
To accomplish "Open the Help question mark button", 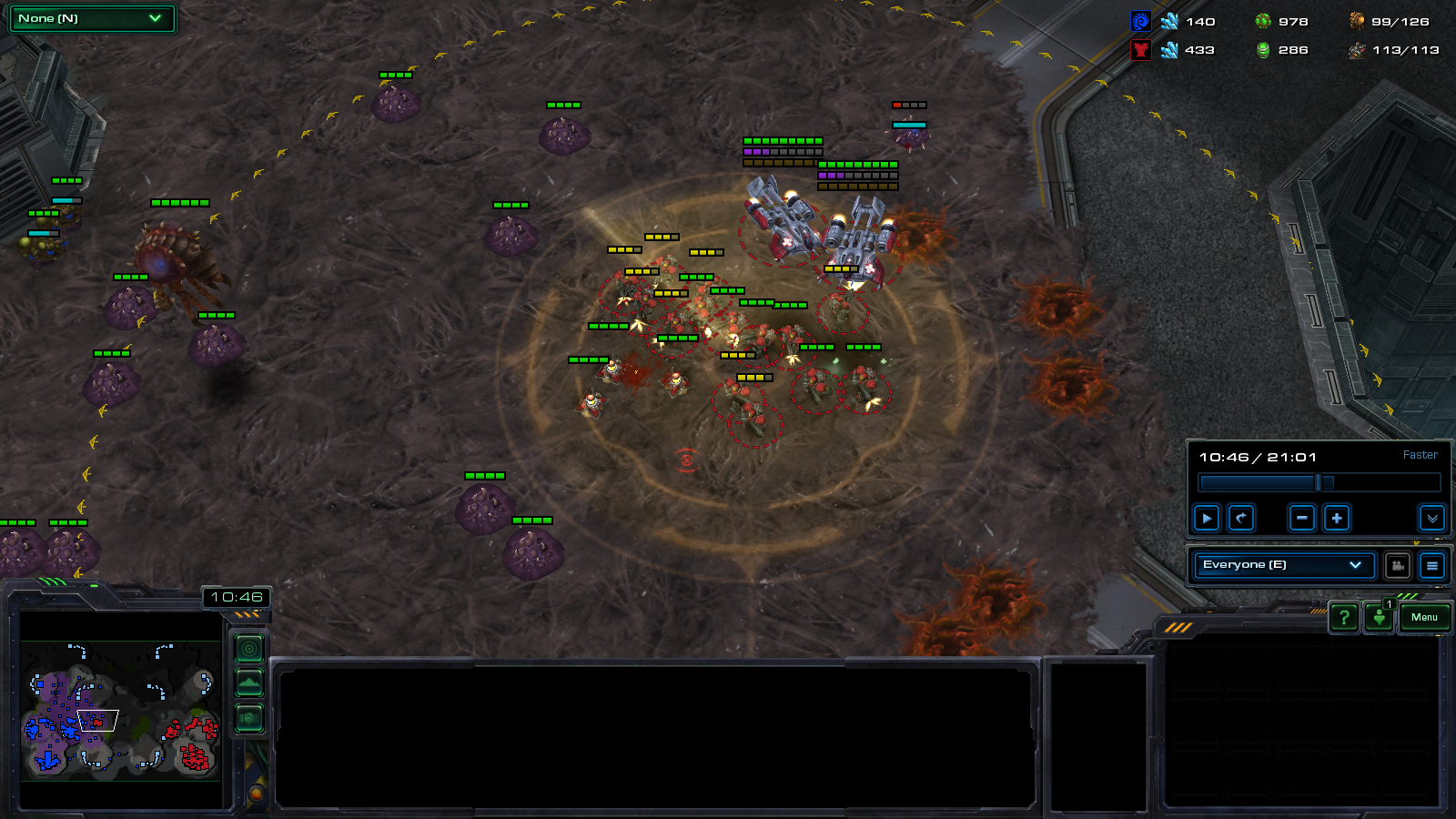I will point(1344,618).
